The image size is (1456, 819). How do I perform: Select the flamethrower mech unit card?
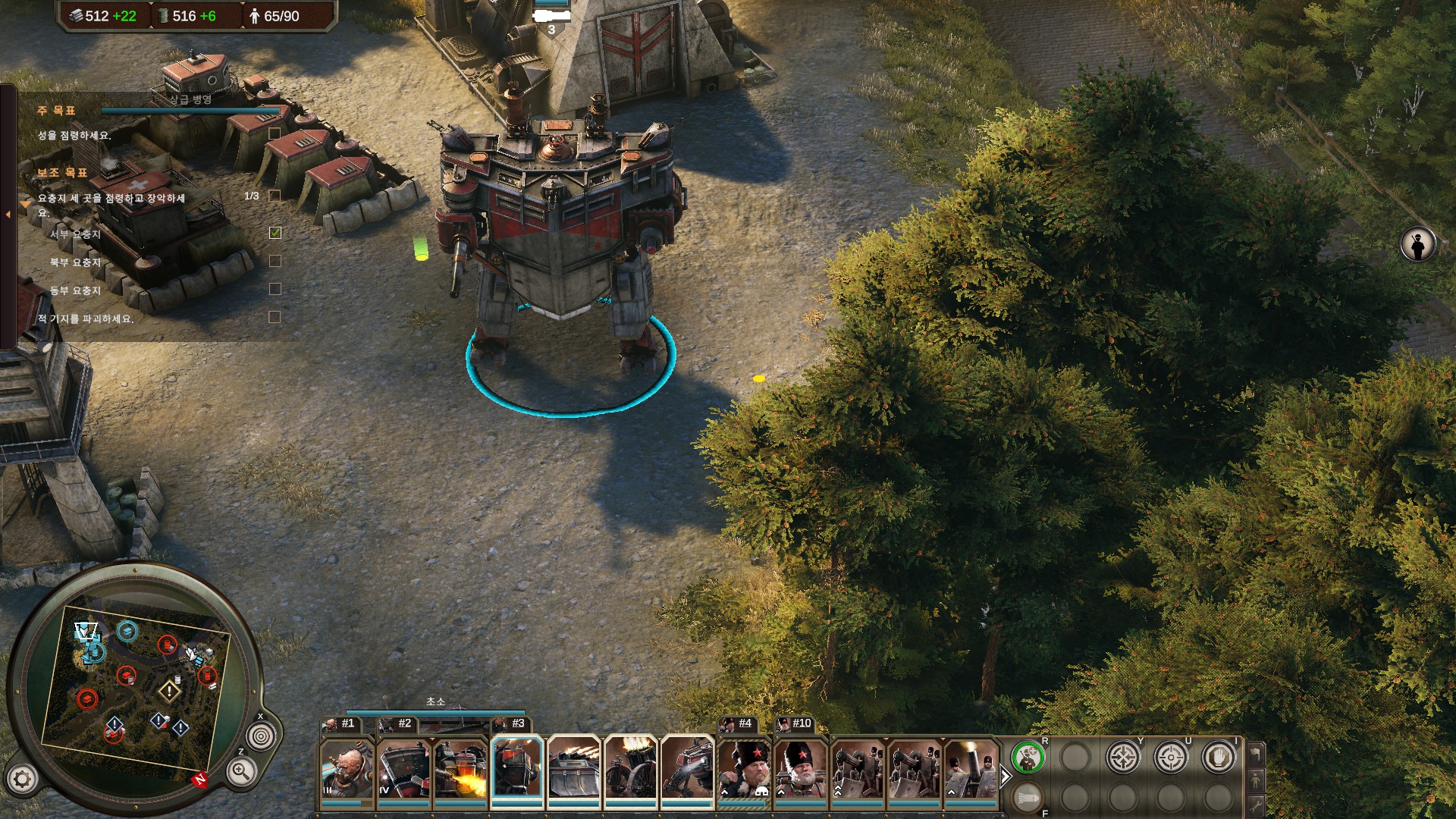click(x=460, y=770)
